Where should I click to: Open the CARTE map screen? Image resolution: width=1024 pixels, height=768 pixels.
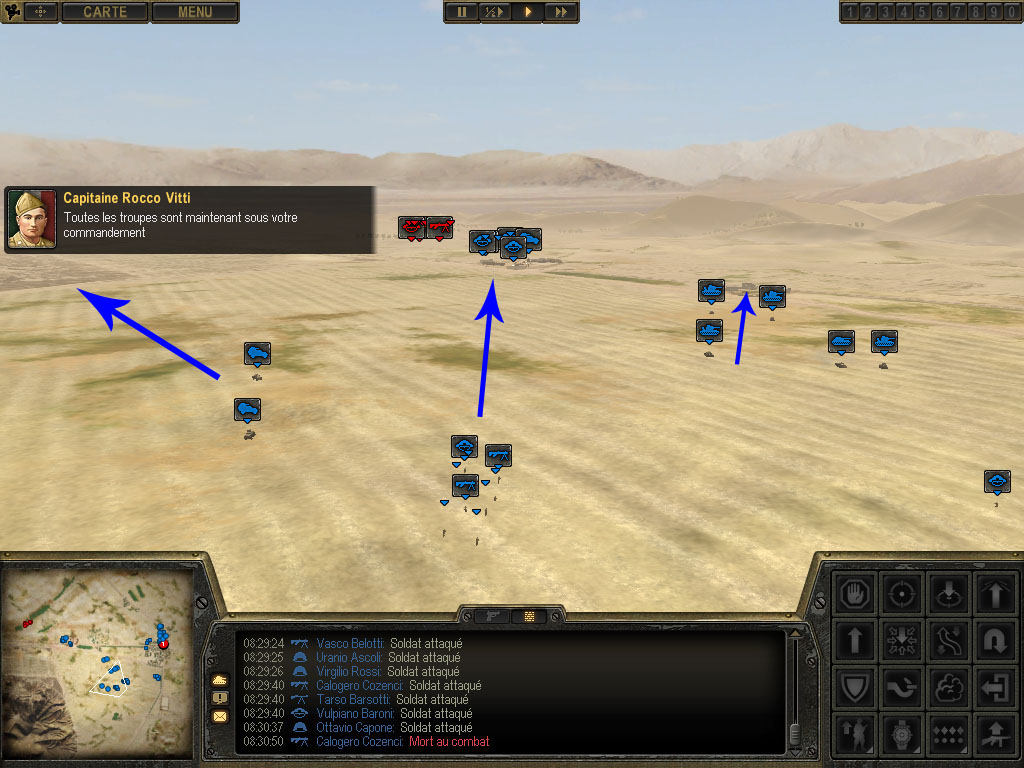(x=105, y=12)
